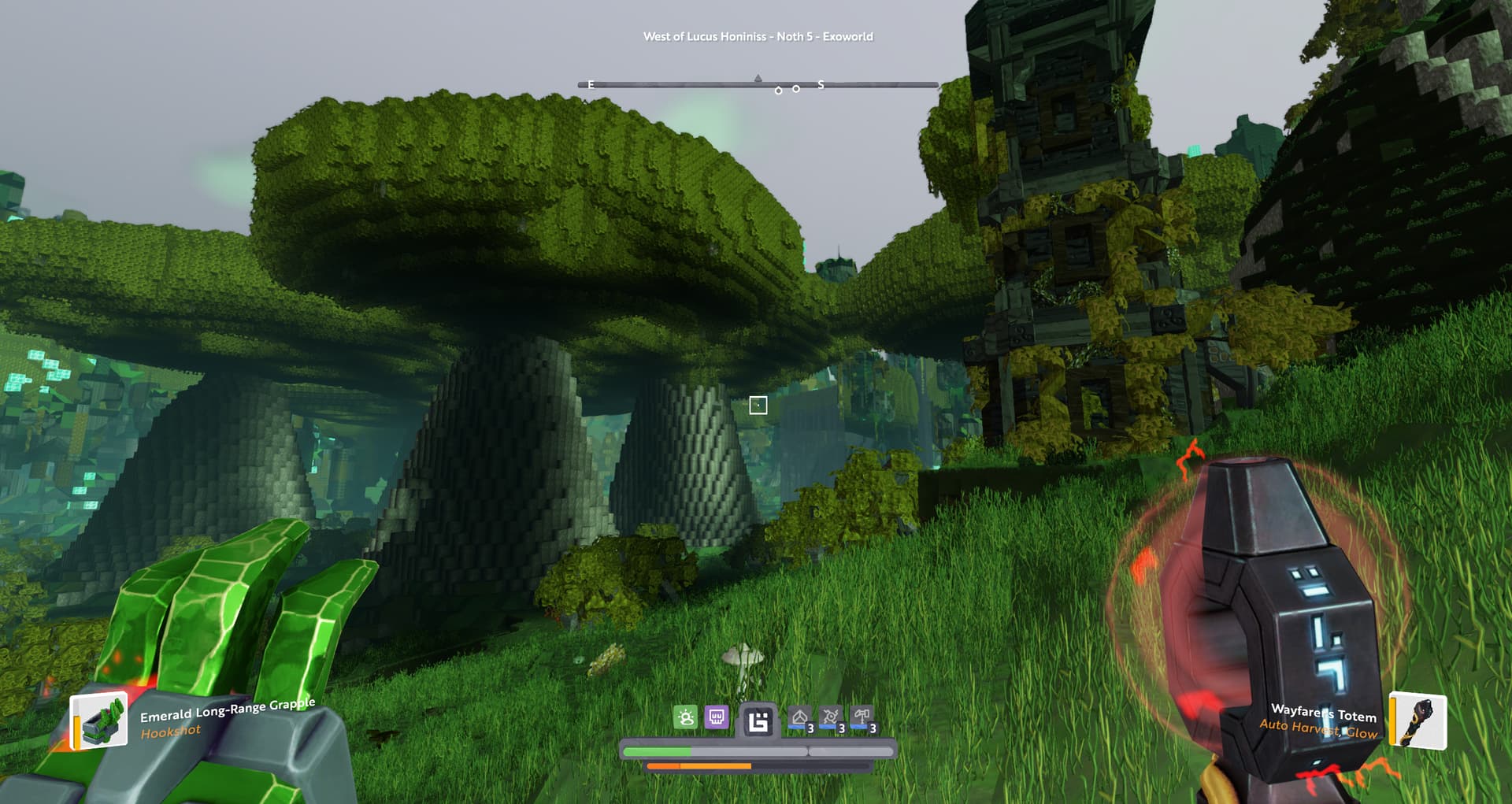This screenshot has width=1512, height=804.
Task: Click the compass bar at top
Action: [758, 84]
